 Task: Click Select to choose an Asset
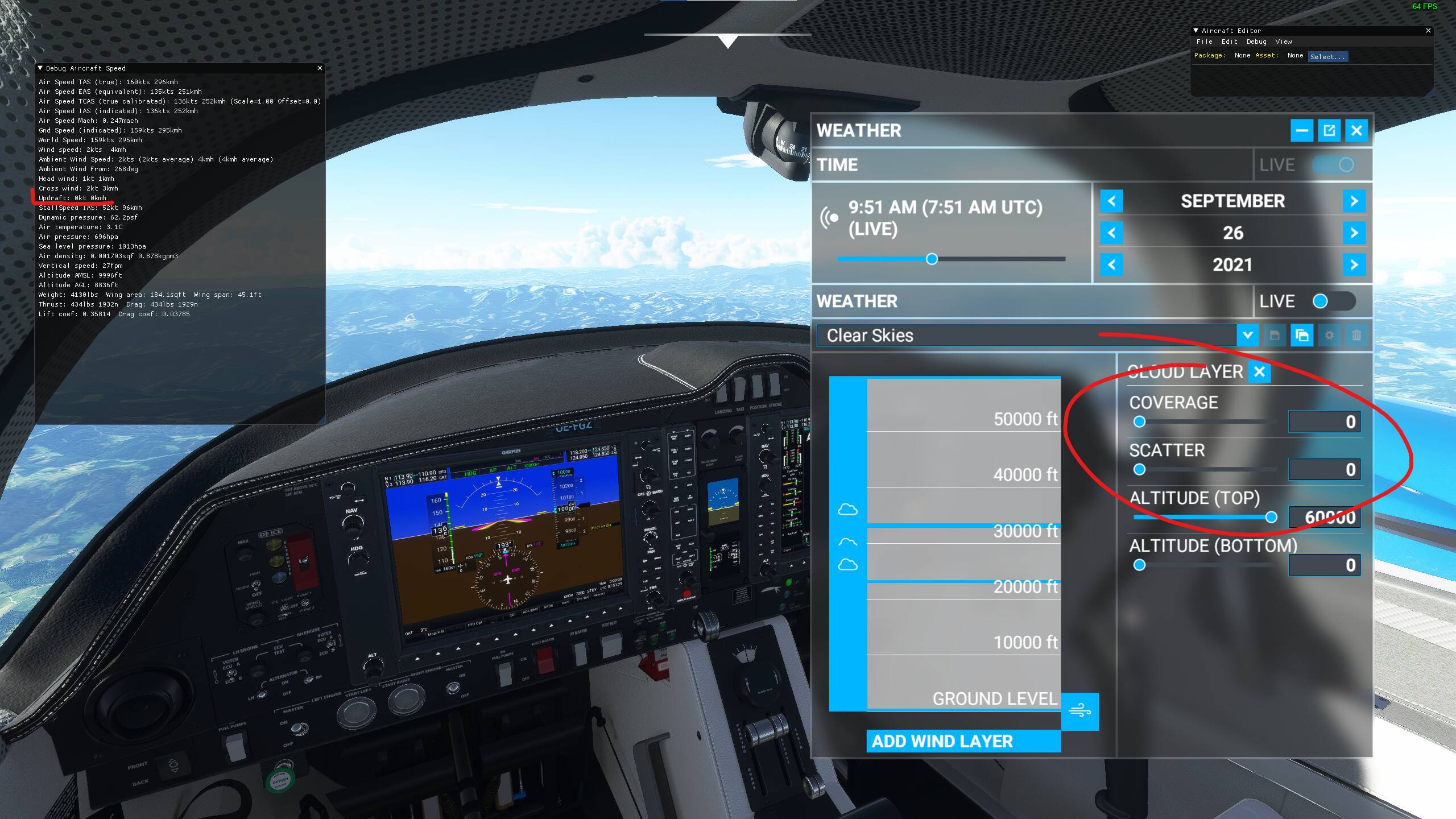(x=1327, y=56)
